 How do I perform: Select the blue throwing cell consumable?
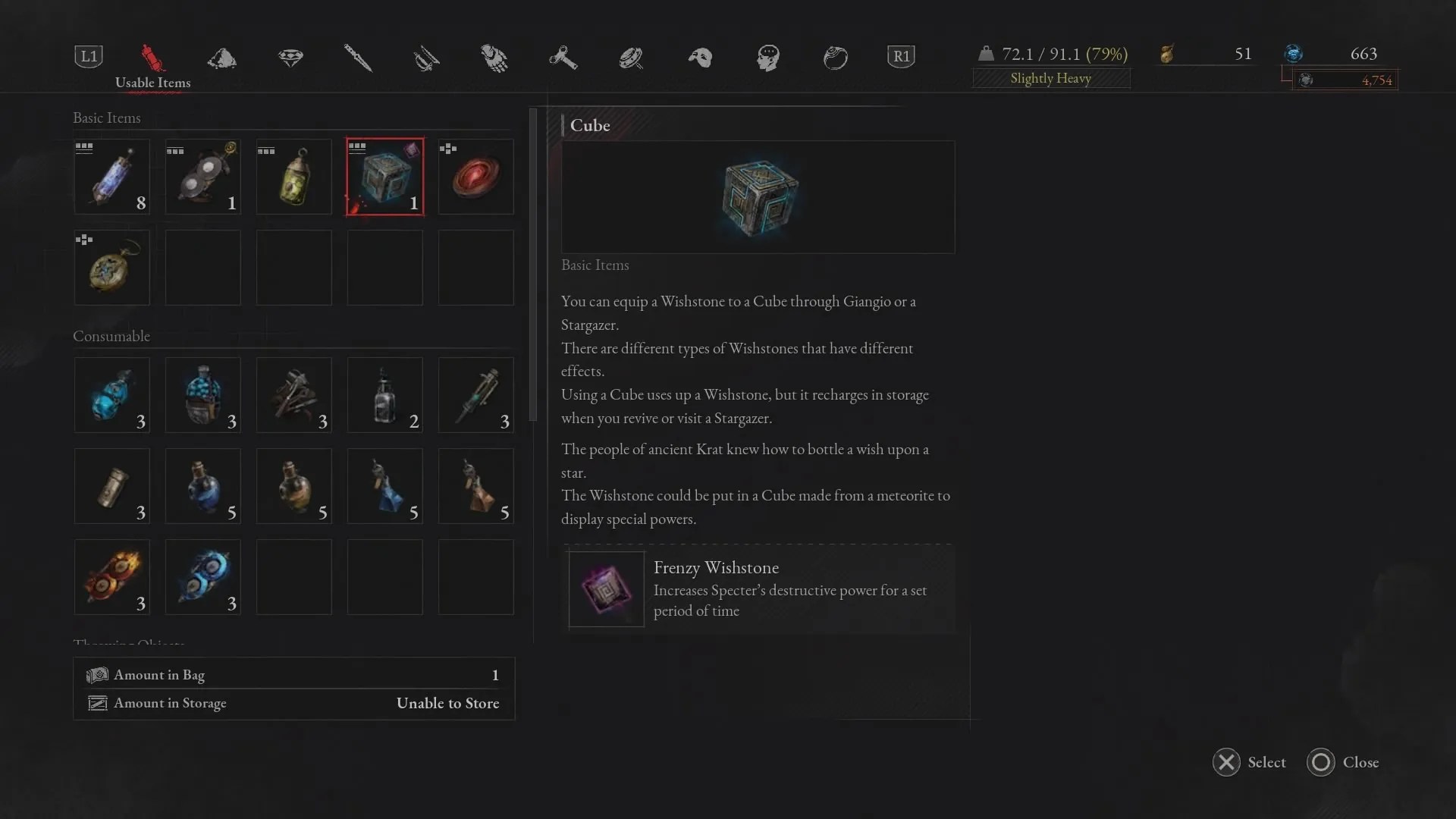[x=202, y=577]
